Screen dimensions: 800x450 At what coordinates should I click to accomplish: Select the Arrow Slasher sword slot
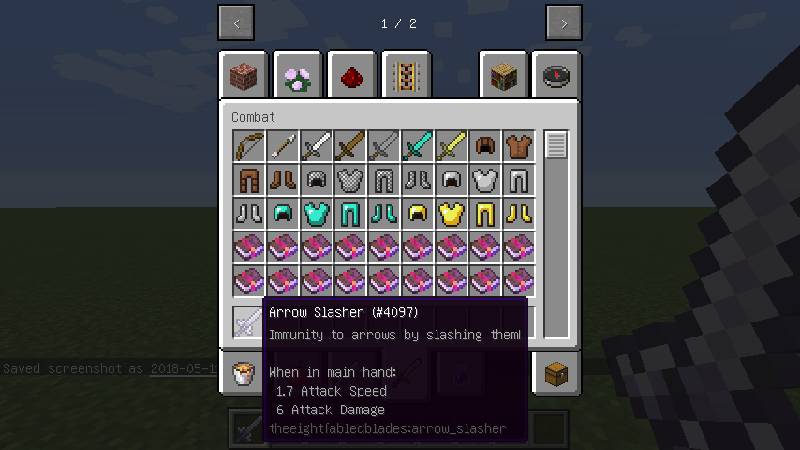tap(249, 322)
